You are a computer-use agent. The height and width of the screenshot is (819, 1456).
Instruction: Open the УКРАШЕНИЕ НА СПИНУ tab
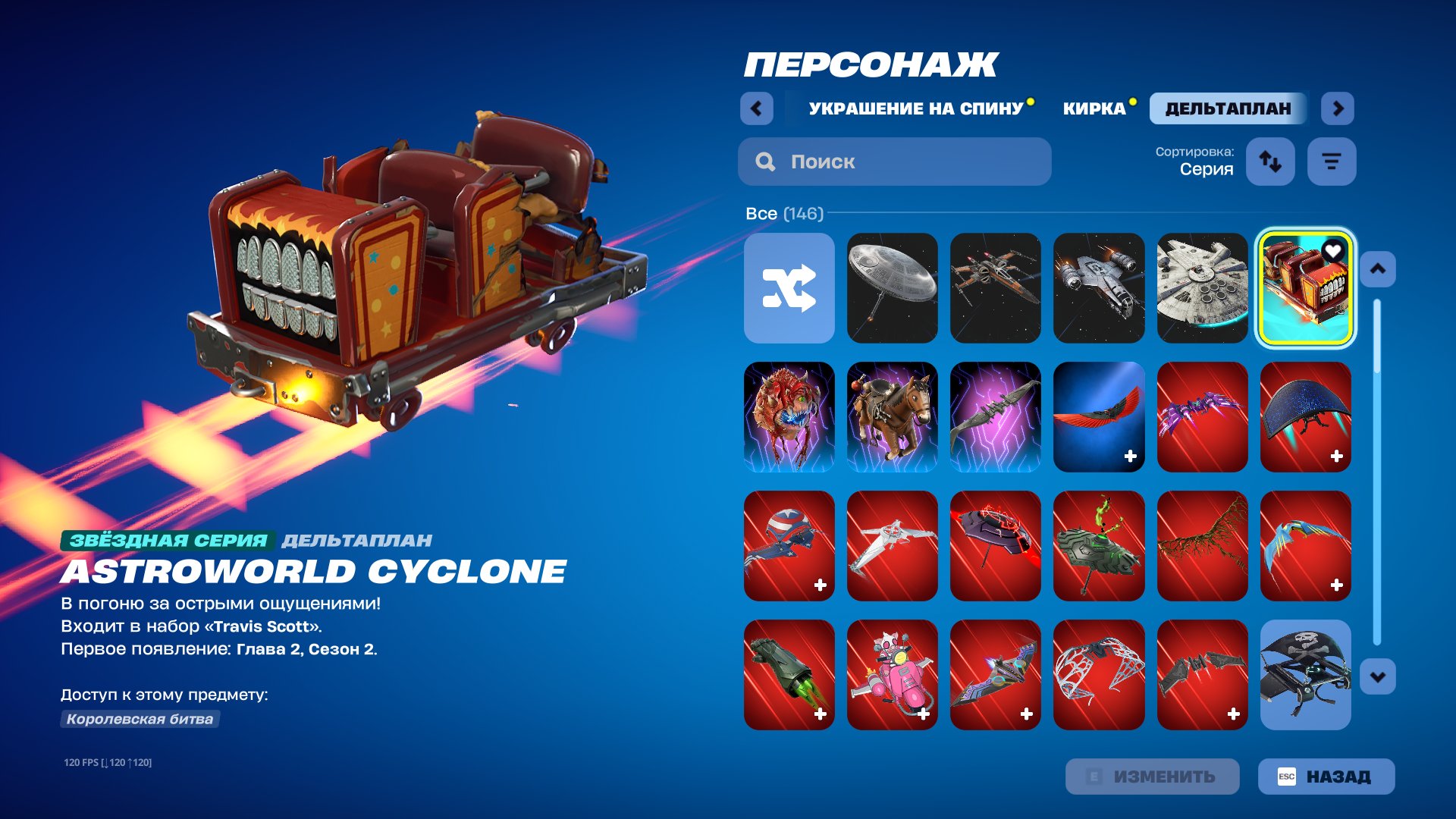pos(914,108)
